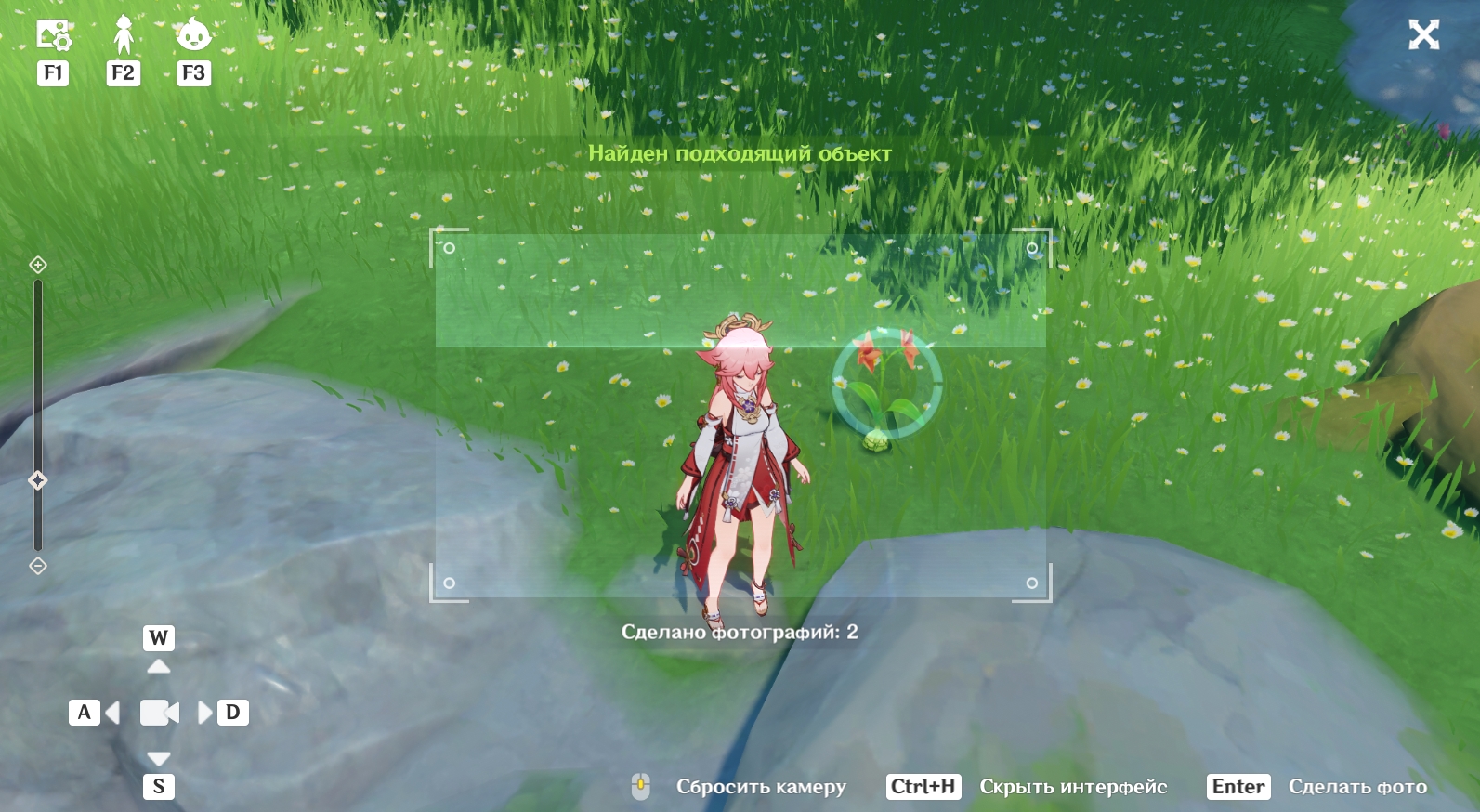Move the camera left with the arrow
The width and height of the screenshot is (1480, 812).
coord(112,713)
